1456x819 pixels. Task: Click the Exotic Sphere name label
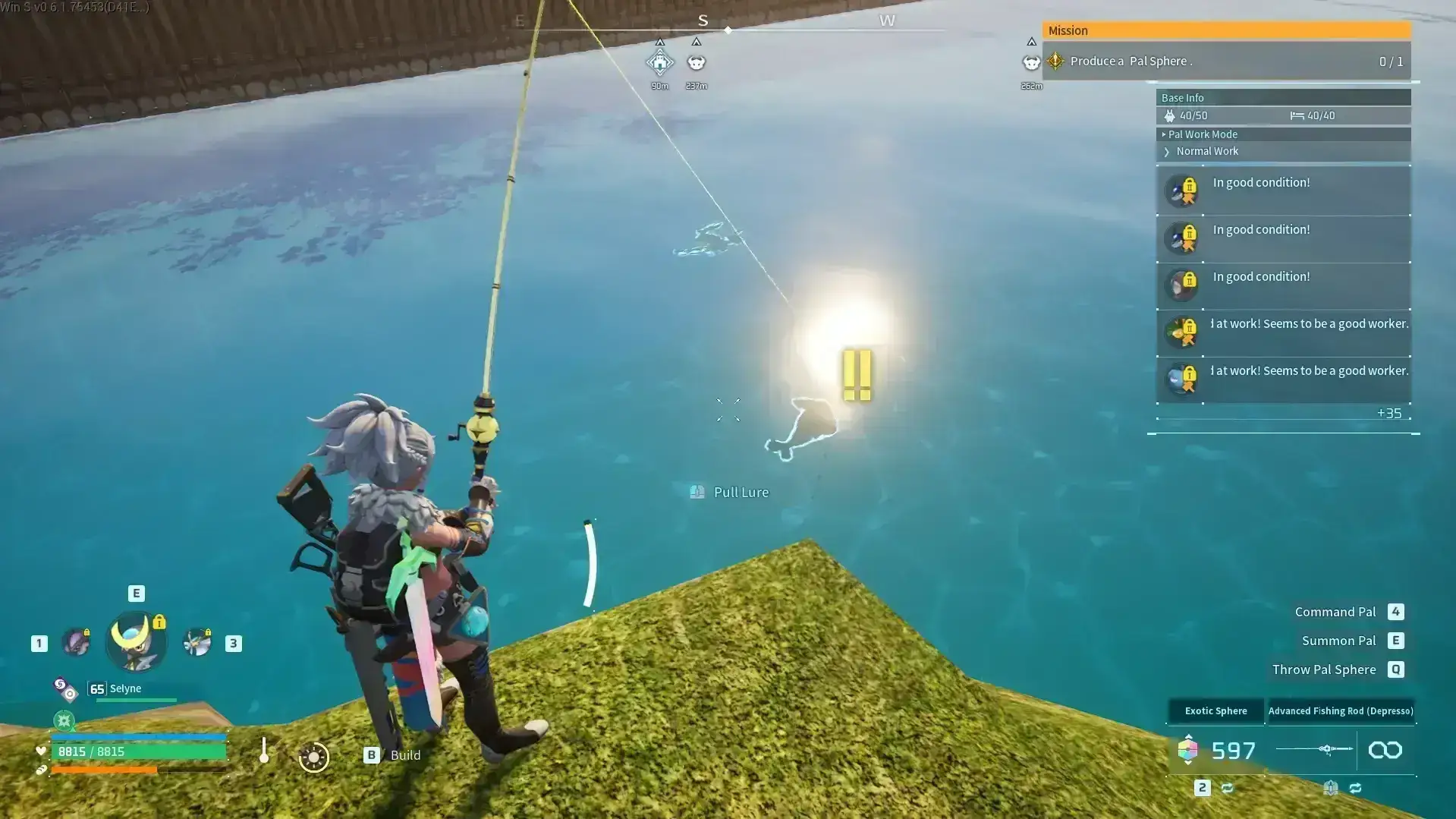click(1215, 711)
